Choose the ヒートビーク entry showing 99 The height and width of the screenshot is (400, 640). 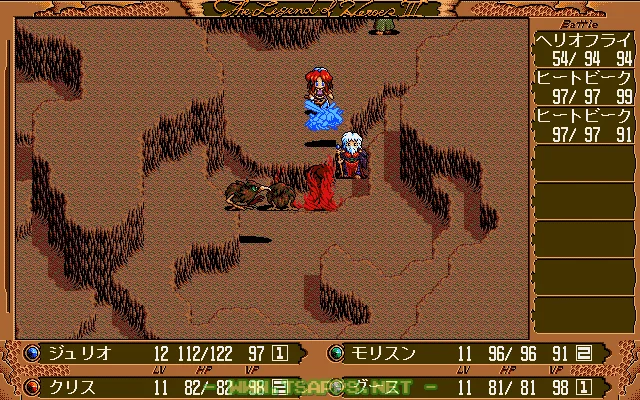(x=585, y=87)
